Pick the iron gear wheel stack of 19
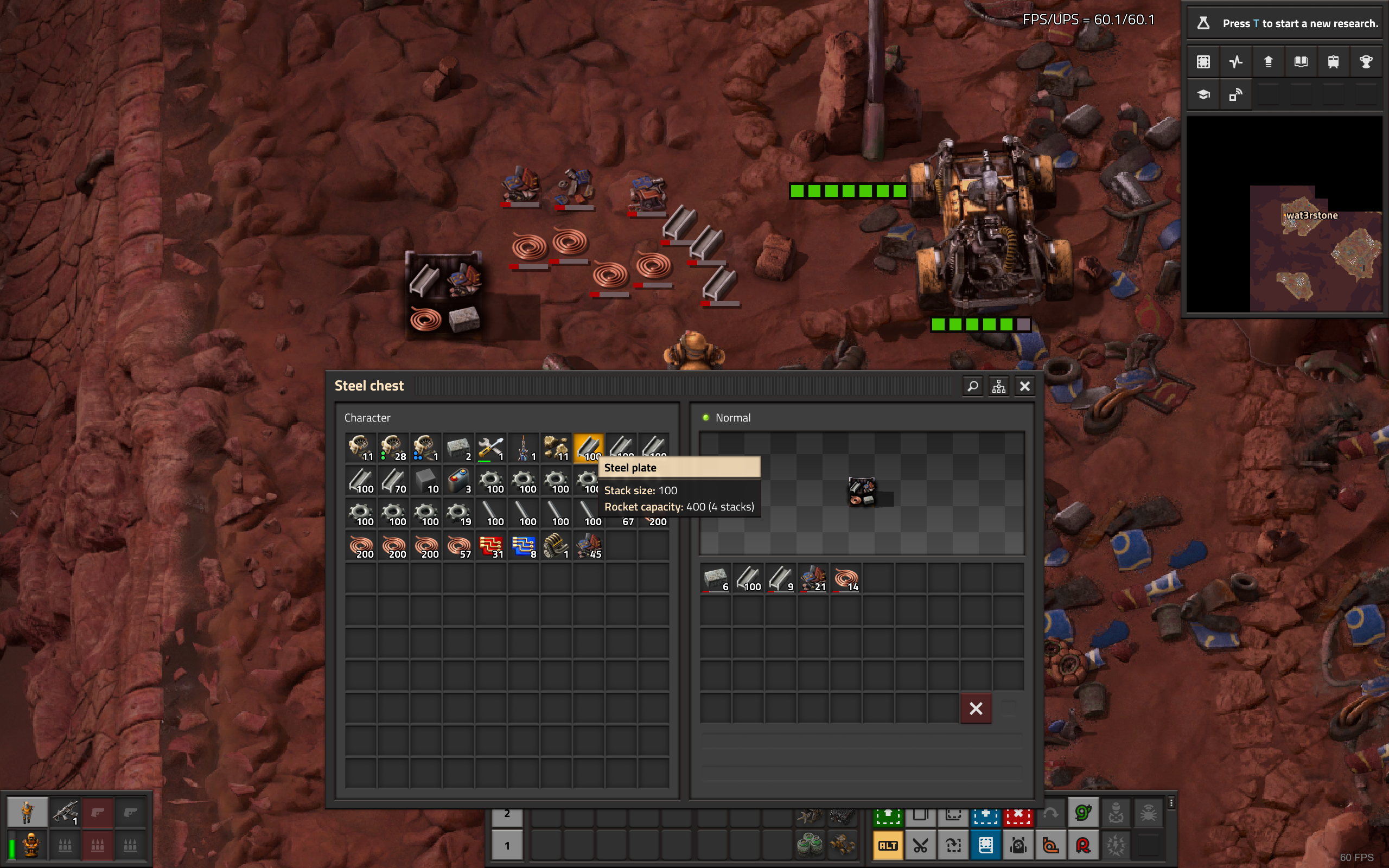 [458, 513]
